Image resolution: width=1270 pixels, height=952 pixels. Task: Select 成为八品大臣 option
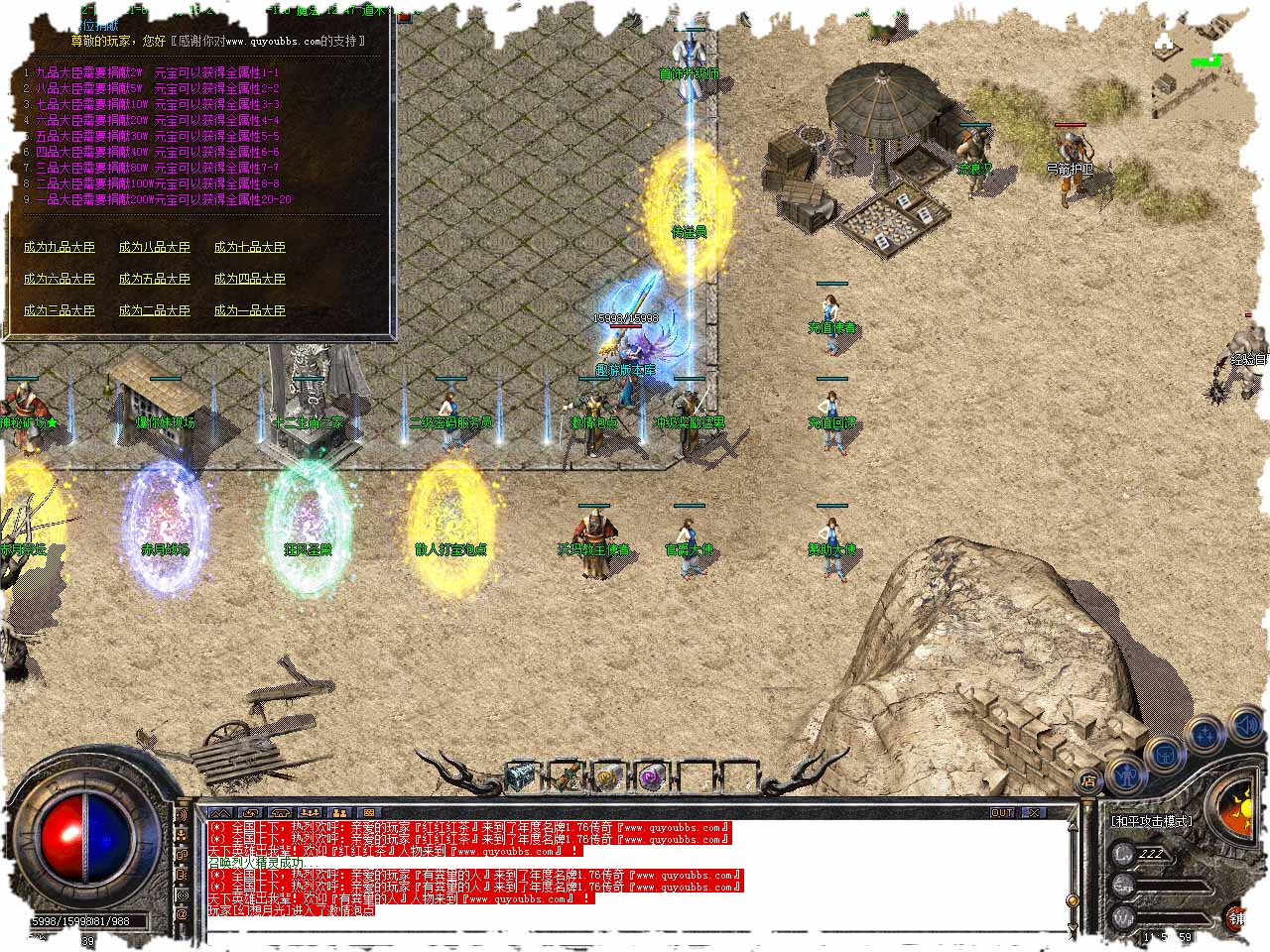pyautogui.click(x=154, y=247)
